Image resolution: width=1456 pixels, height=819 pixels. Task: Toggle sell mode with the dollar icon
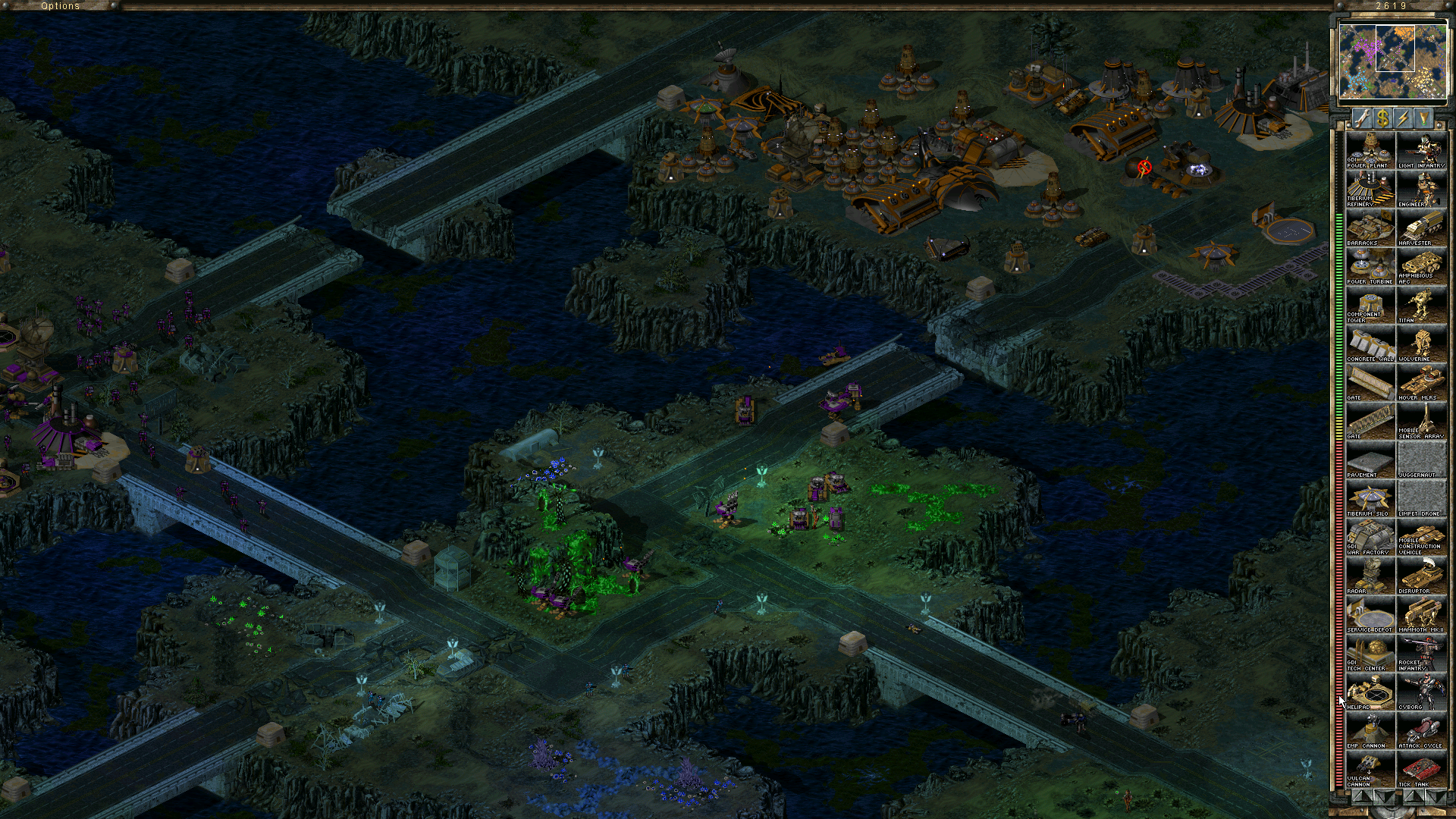click(x=1383, y=118)
